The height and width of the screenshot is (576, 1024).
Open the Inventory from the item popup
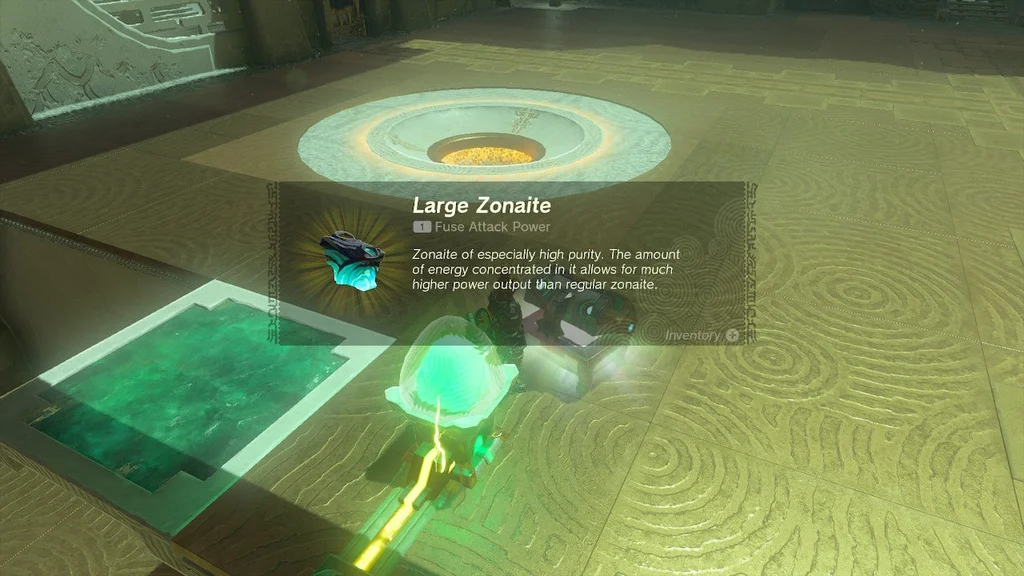[702, 335]
